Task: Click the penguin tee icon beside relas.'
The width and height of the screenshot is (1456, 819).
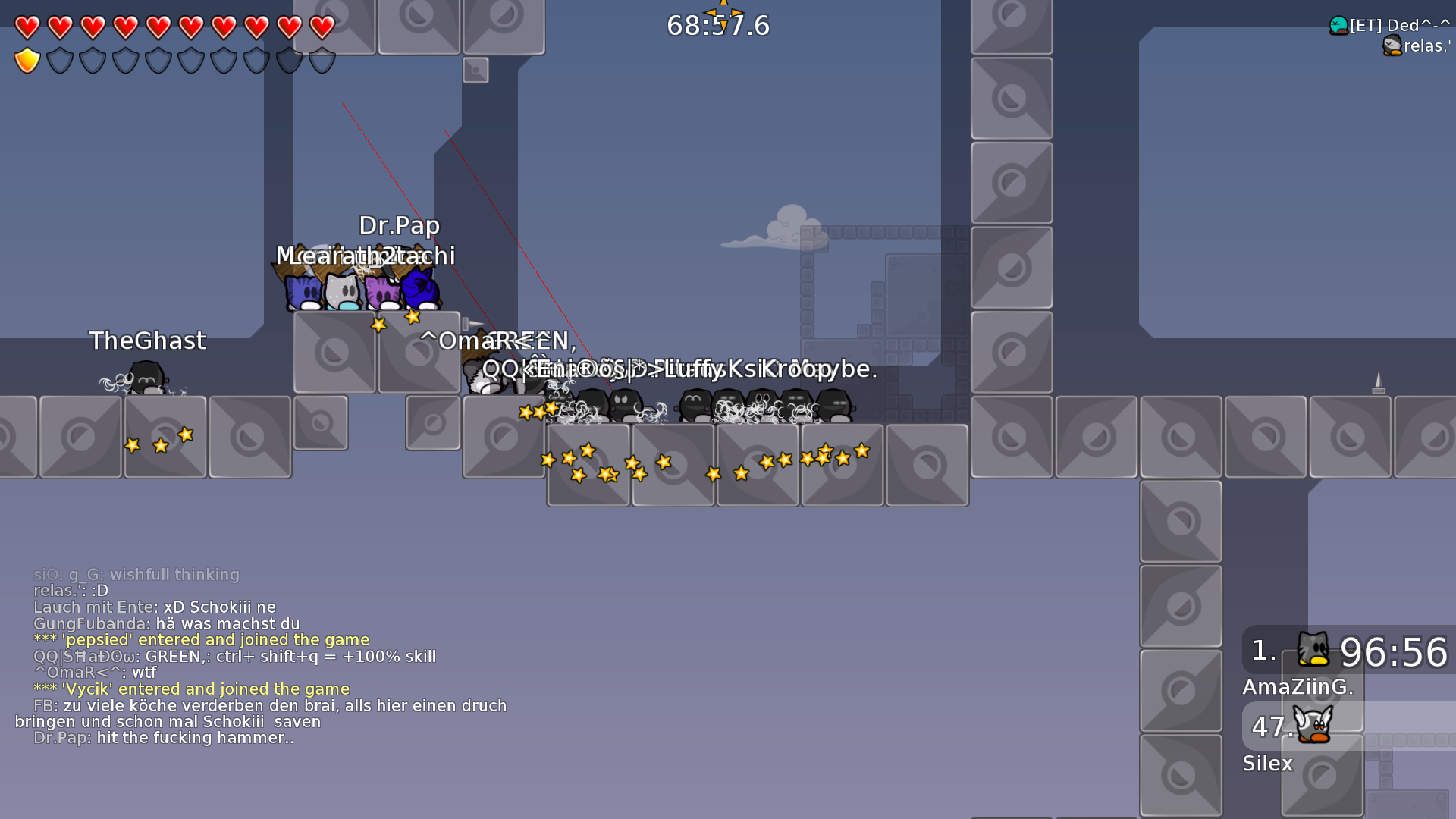Action: [1393, 45]
